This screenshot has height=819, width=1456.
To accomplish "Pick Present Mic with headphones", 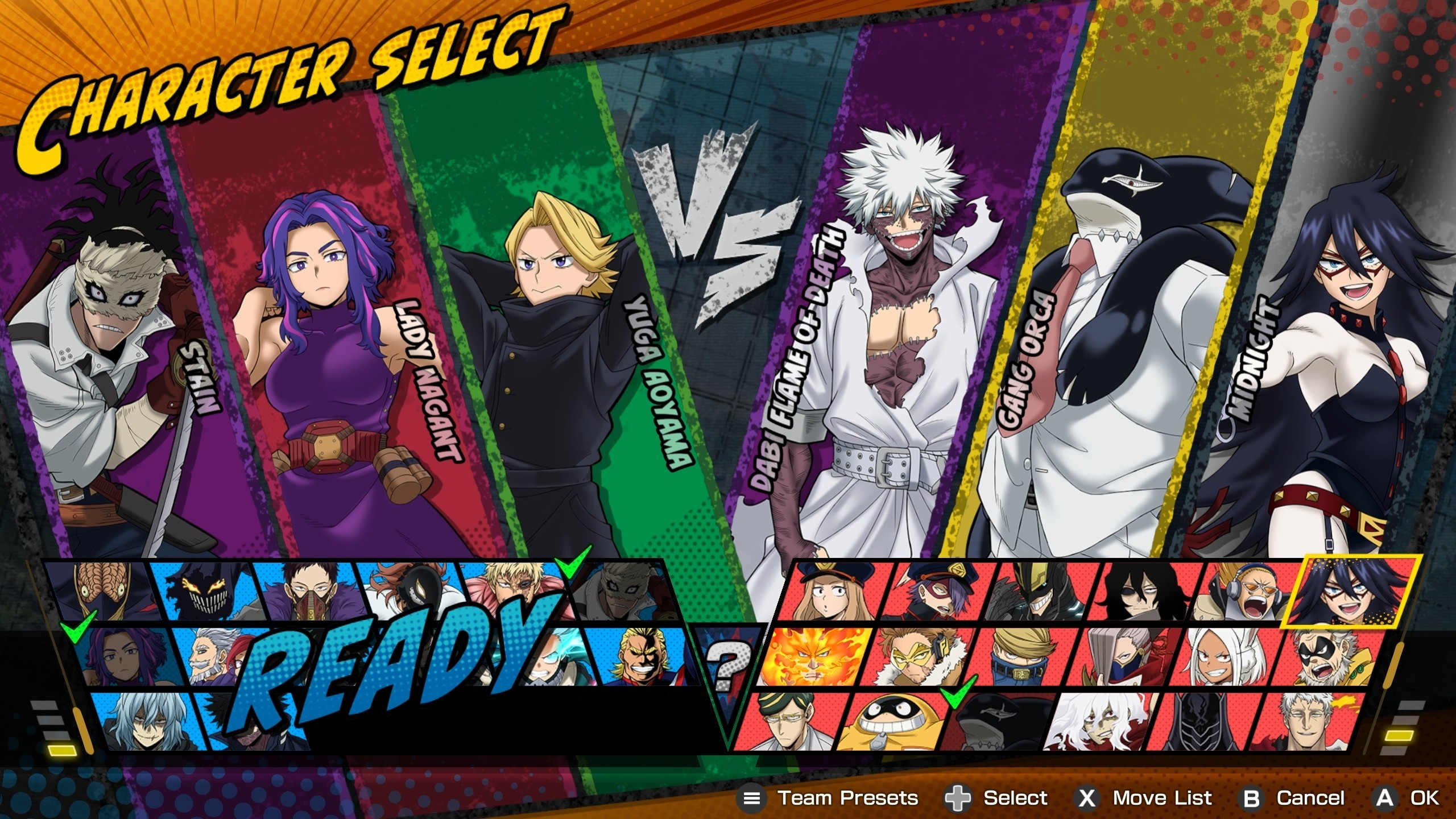I will coord(1240,591).
